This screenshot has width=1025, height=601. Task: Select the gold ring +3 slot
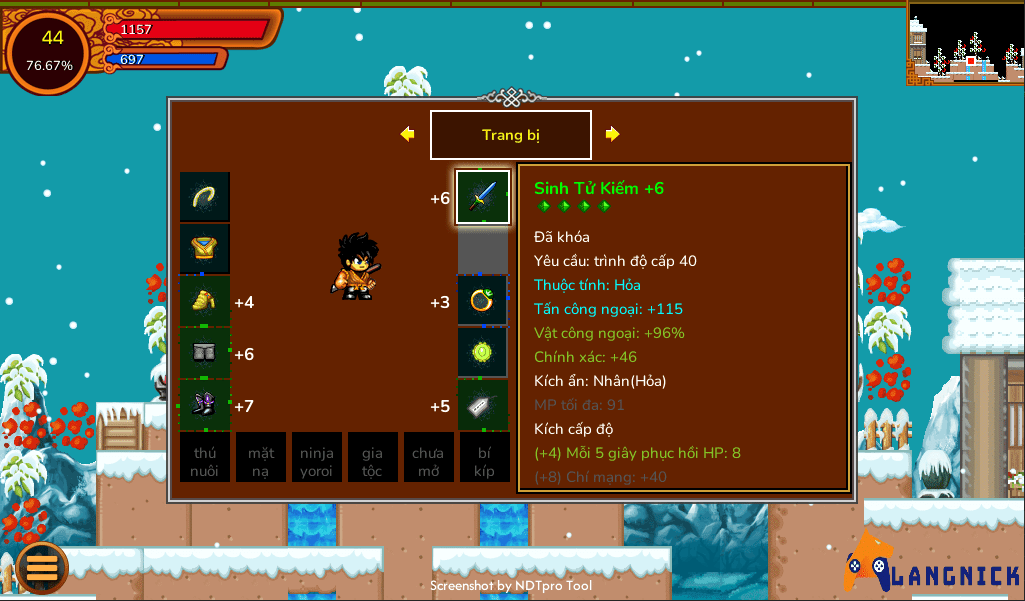pyautogui.click(x=483, y=301)
